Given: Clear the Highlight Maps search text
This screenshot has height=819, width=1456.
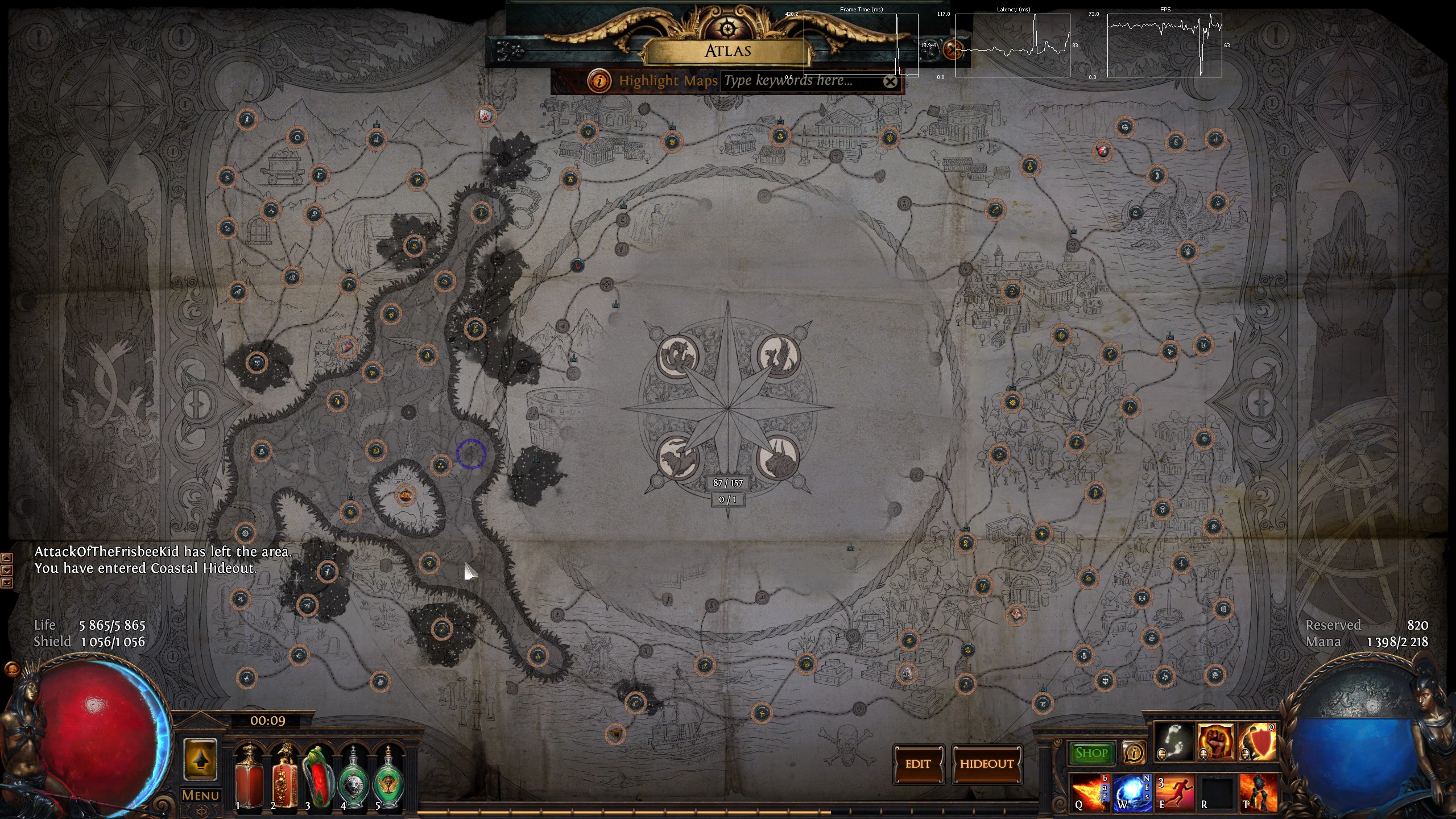Looking at the screenshot, I should (890, 82).
